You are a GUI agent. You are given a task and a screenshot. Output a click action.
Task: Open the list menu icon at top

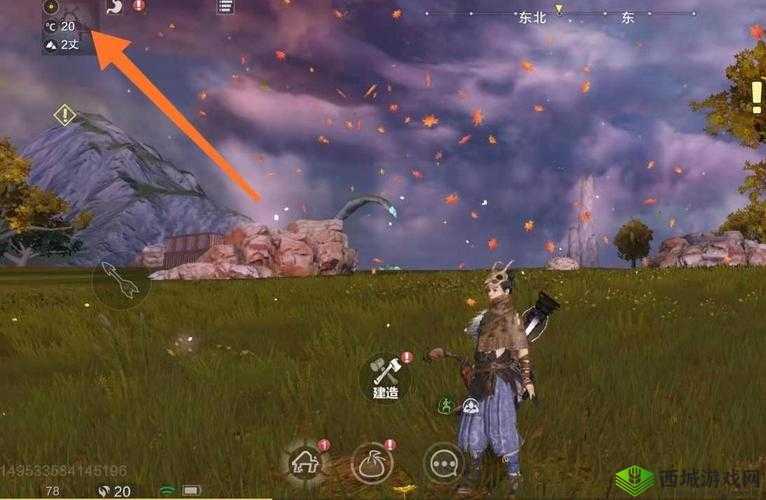[226, 7]
